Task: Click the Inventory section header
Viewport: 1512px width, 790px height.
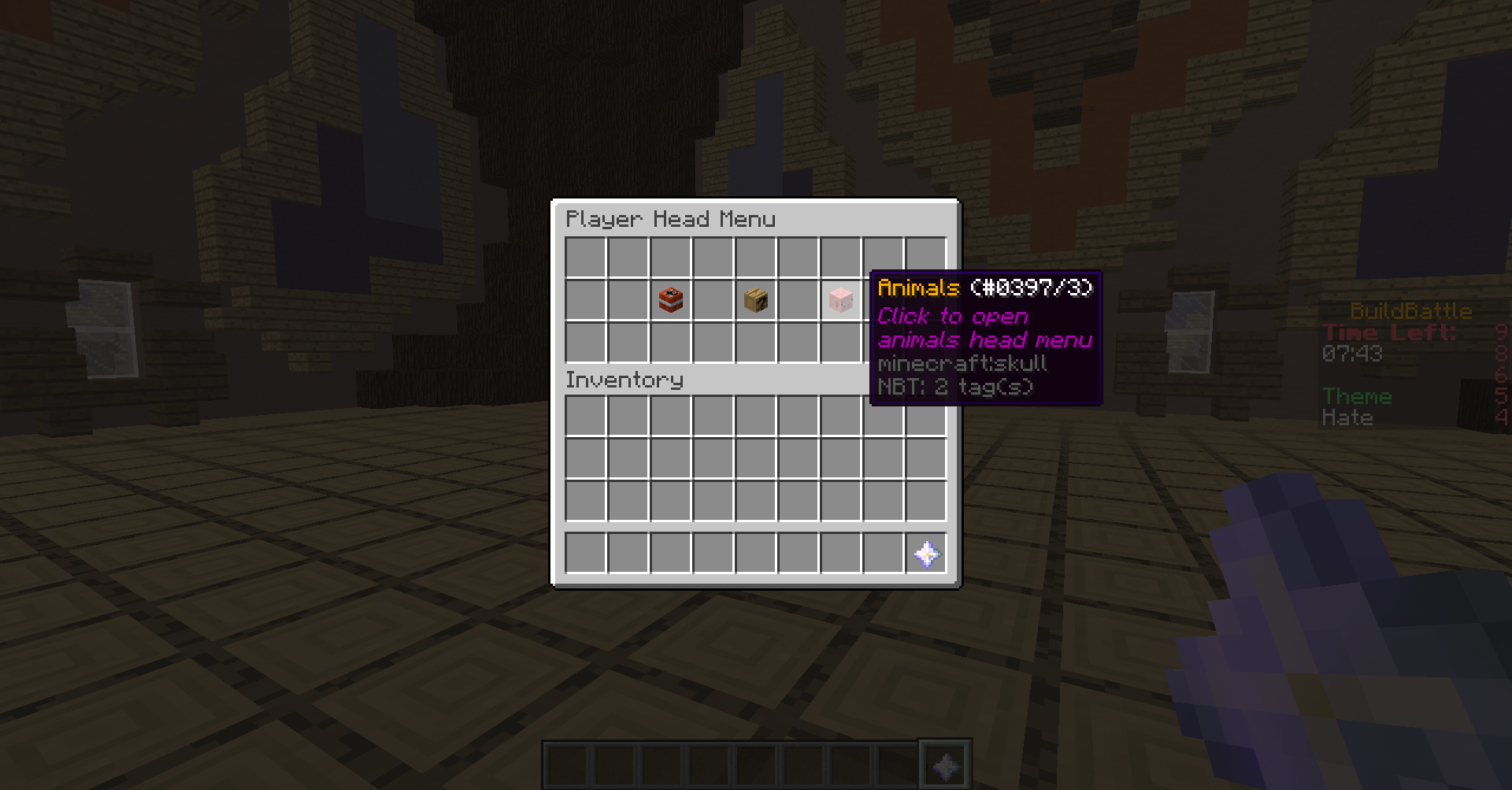Action: coord(624,380)
